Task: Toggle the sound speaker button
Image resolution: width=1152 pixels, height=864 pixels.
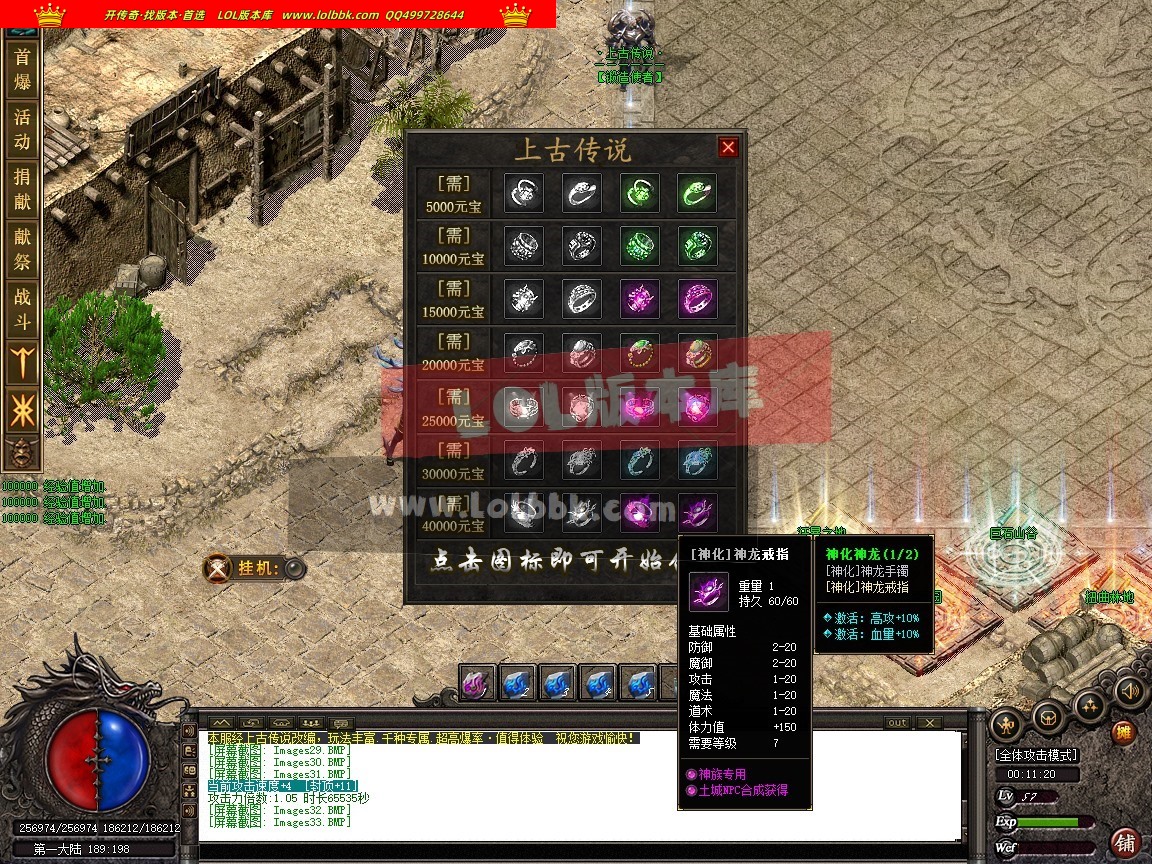Action: (x=1130, y=691)
